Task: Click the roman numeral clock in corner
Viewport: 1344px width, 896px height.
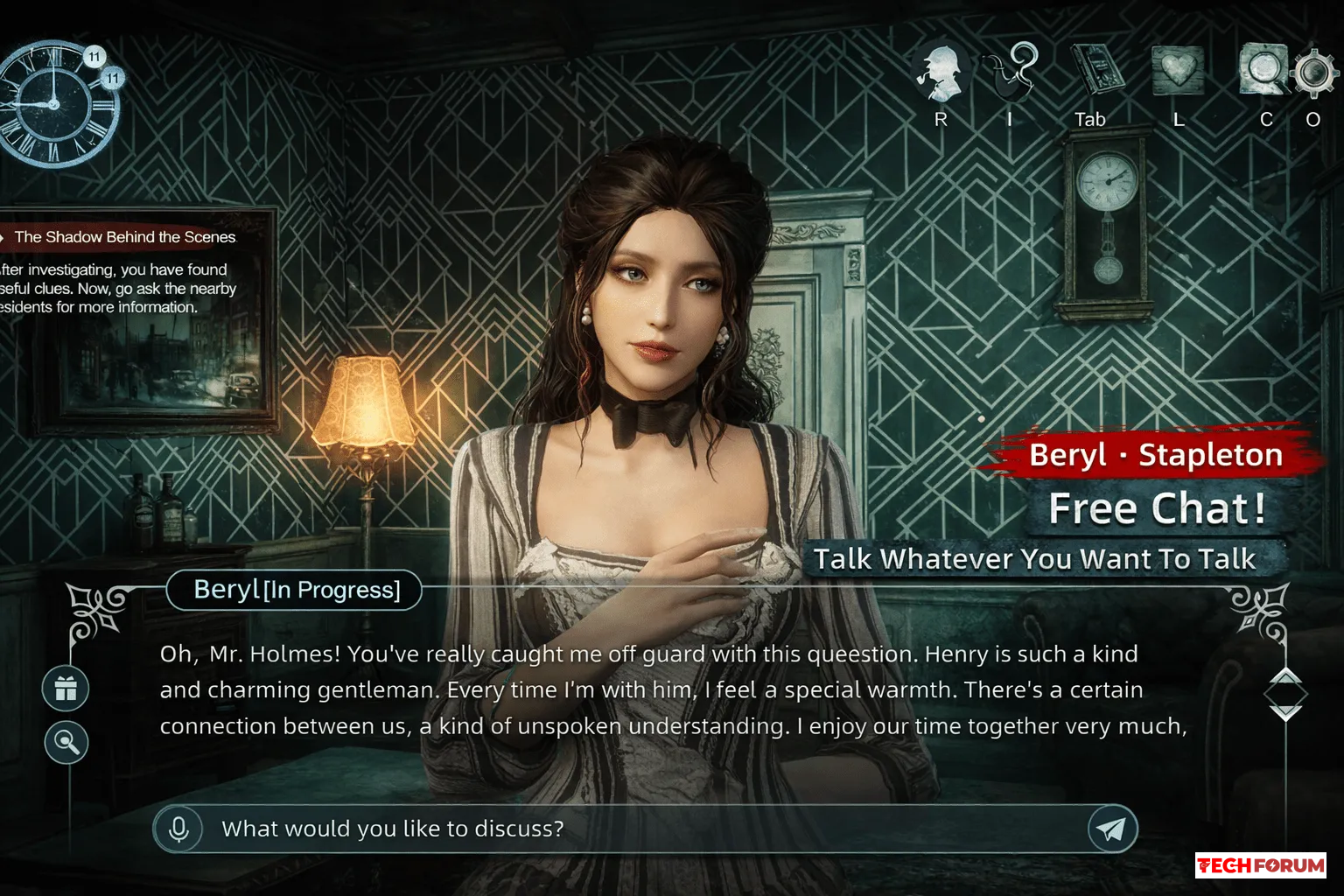Action: (x=54, y=103)
